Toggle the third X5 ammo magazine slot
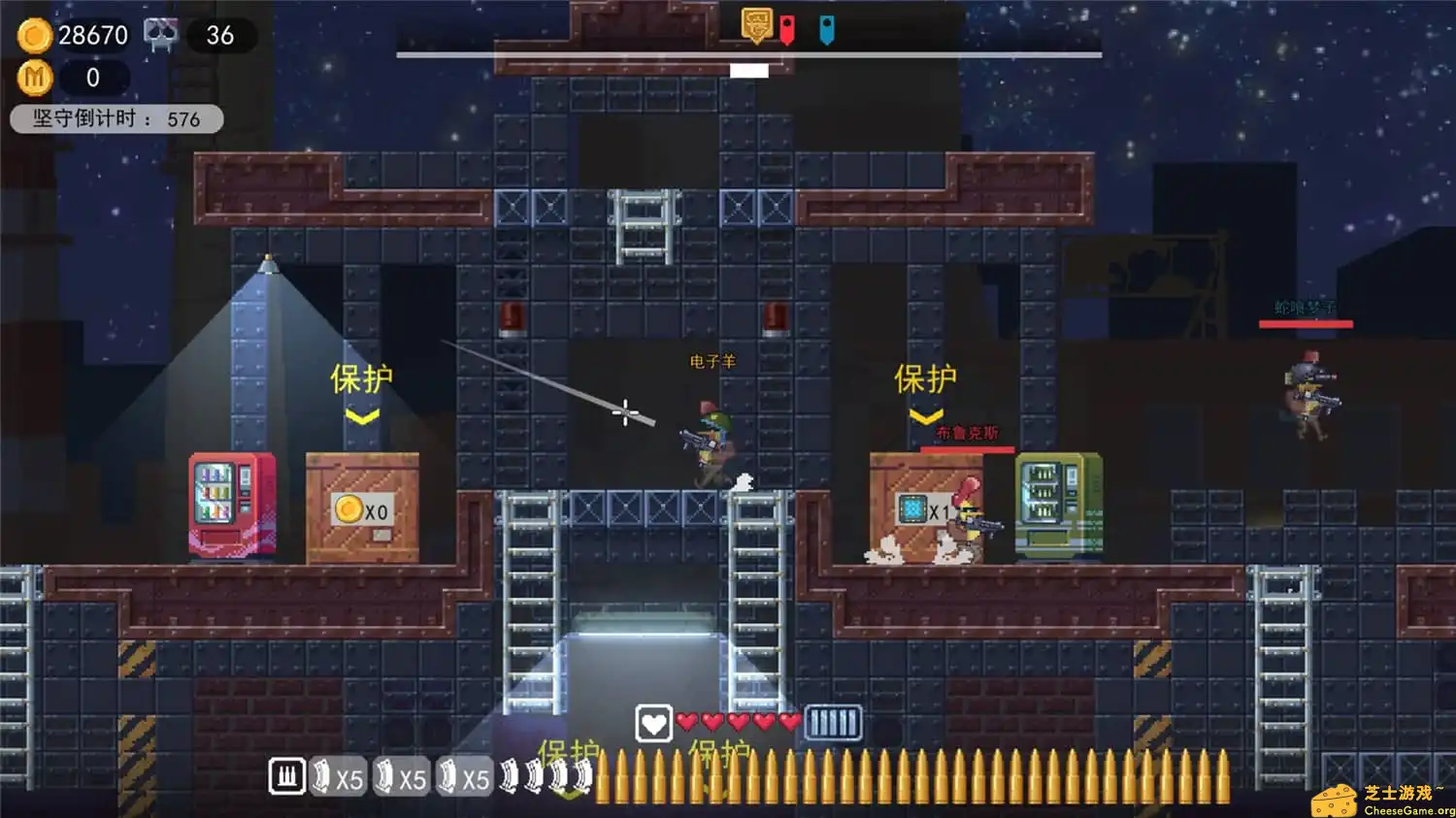This screenshot has height=818, width=1456. pyautogui.click(x=466, y=776)
